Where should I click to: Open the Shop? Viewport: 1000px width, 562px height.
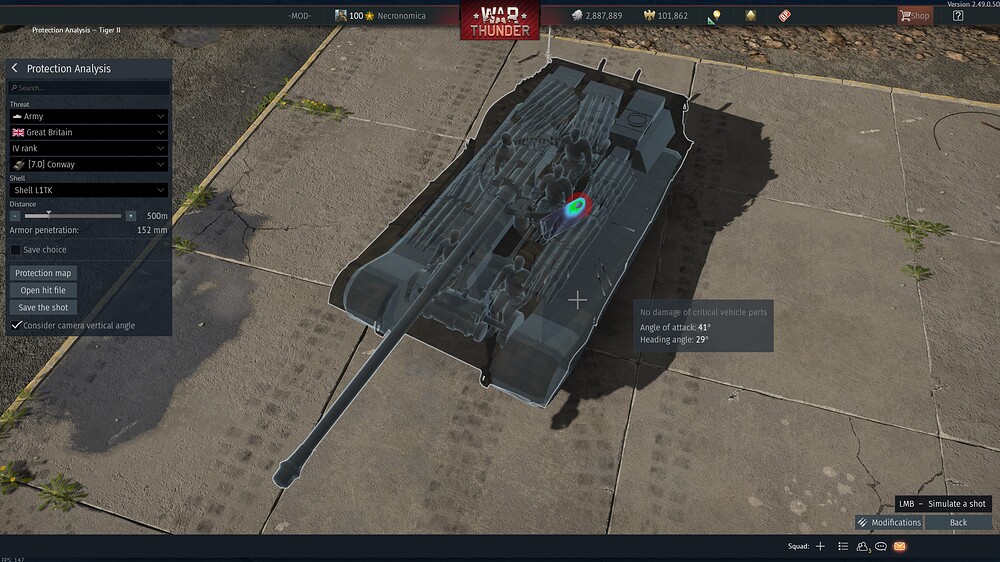coord(913,16)
